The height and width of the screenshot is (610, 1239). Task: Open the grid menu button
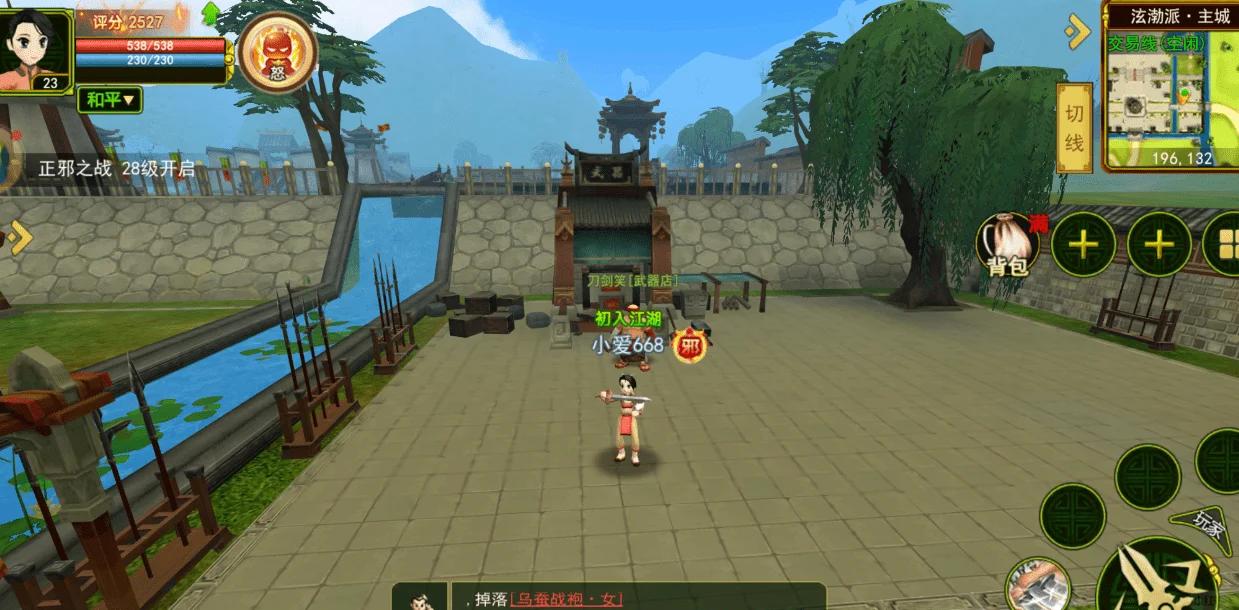click(x=1222, y=244)
